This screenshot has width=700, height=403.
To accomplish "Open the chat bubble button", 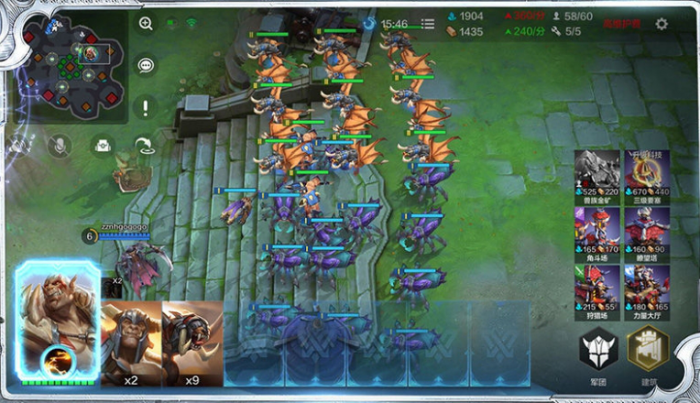I will tap(146, 65).
